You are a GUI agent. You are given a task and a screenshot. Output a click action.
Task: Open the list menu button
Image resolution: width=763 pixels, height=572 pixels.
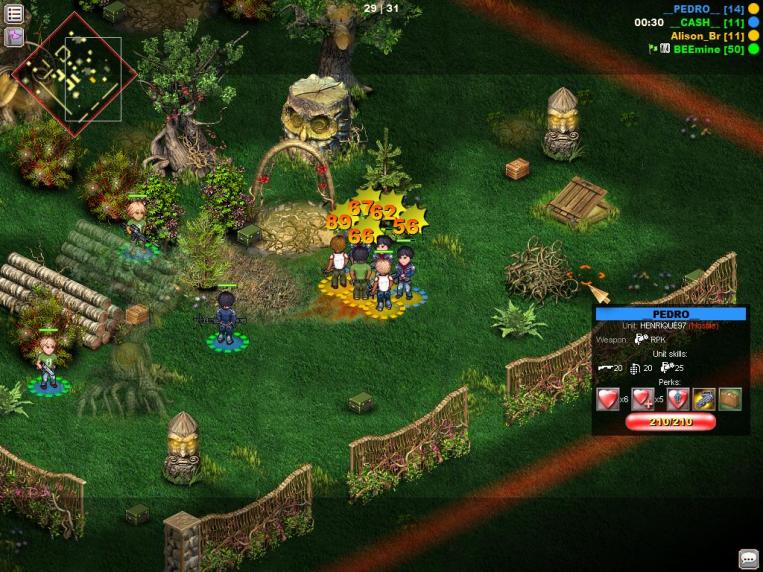click(15, 14)
